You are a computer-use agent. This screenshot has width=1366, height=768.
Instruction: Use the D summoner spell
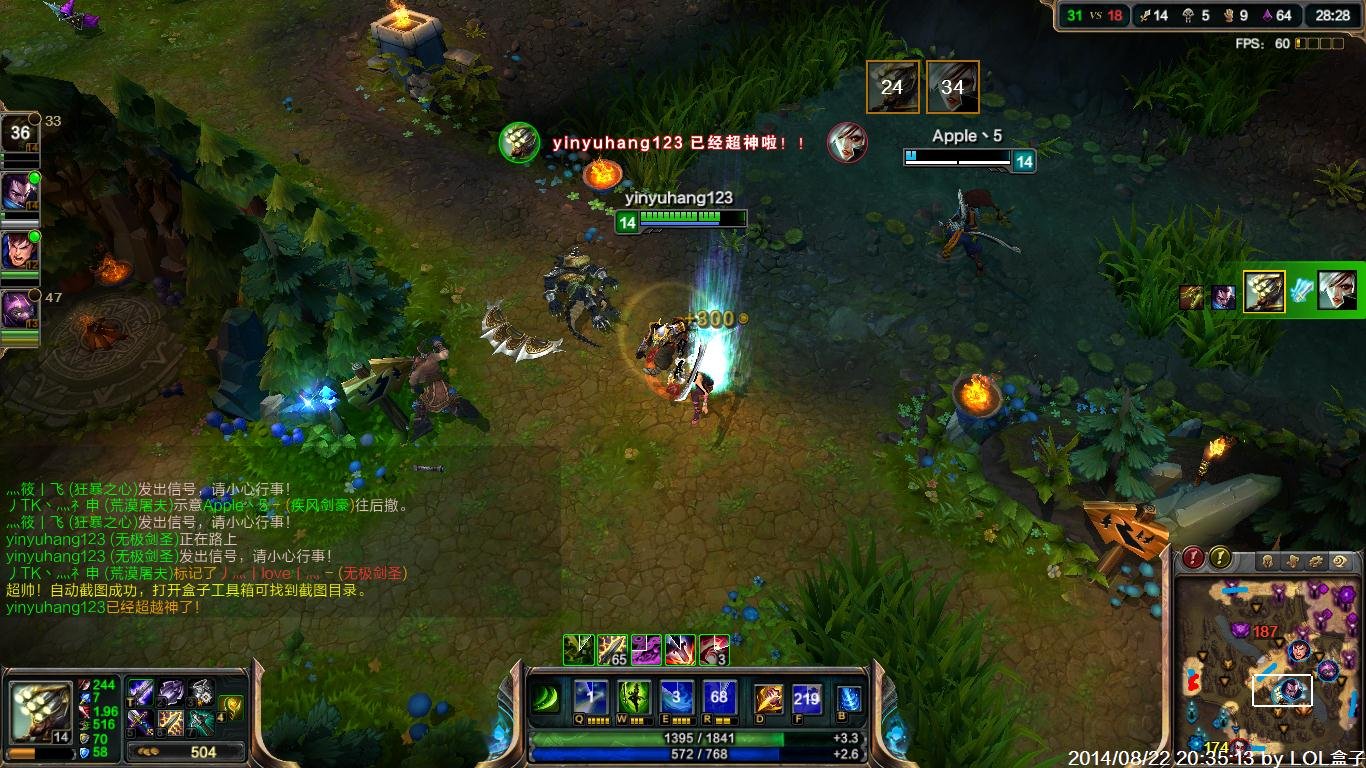coord(768,698)
